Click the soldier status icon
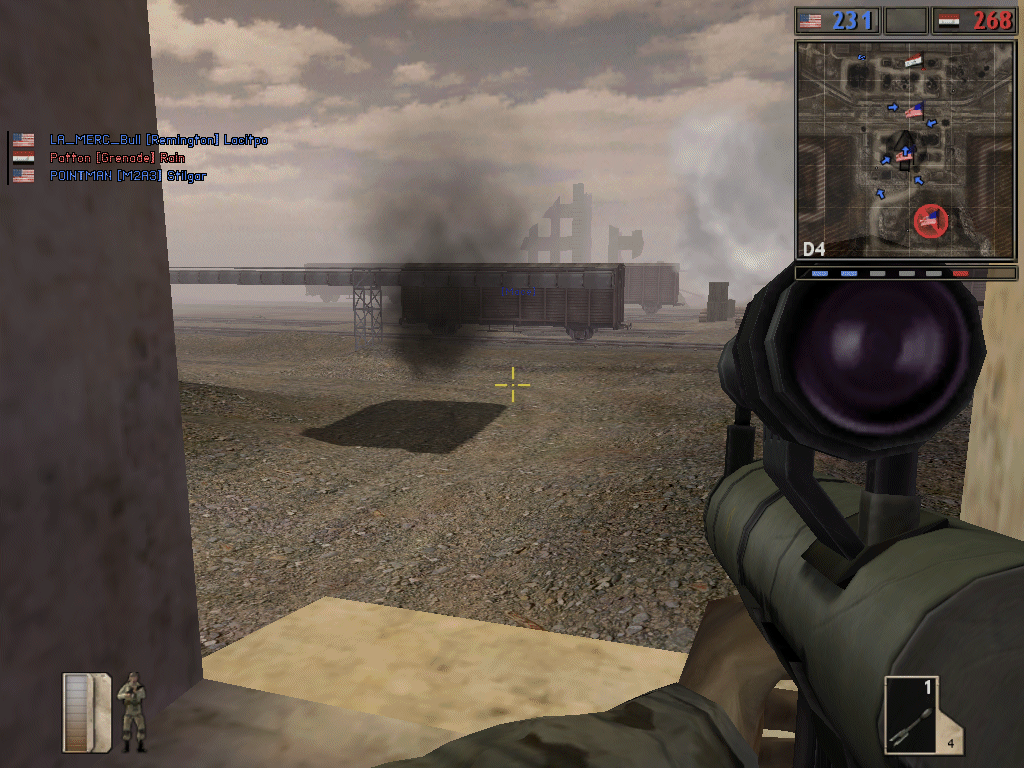The height and width of the screenshot is (768, 1024). (x=131, y=711)
